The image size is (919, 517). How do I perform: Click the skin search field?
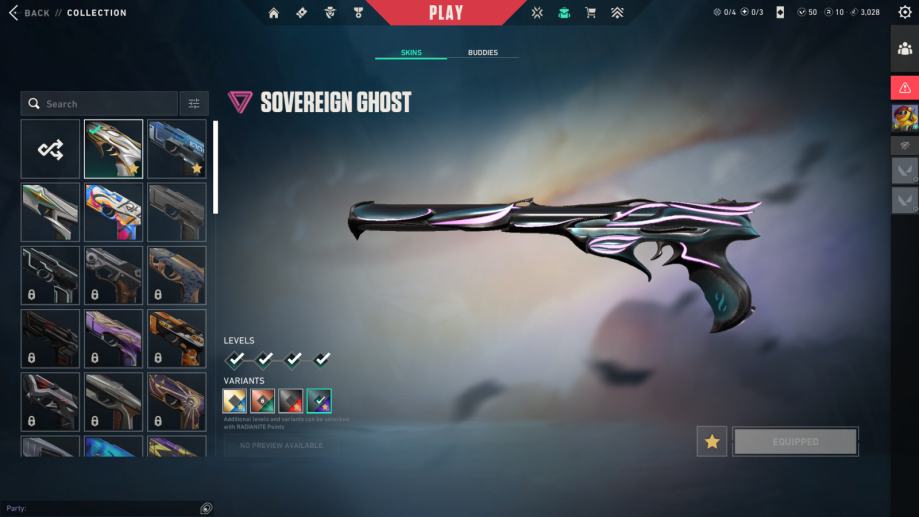coord(100,104)
